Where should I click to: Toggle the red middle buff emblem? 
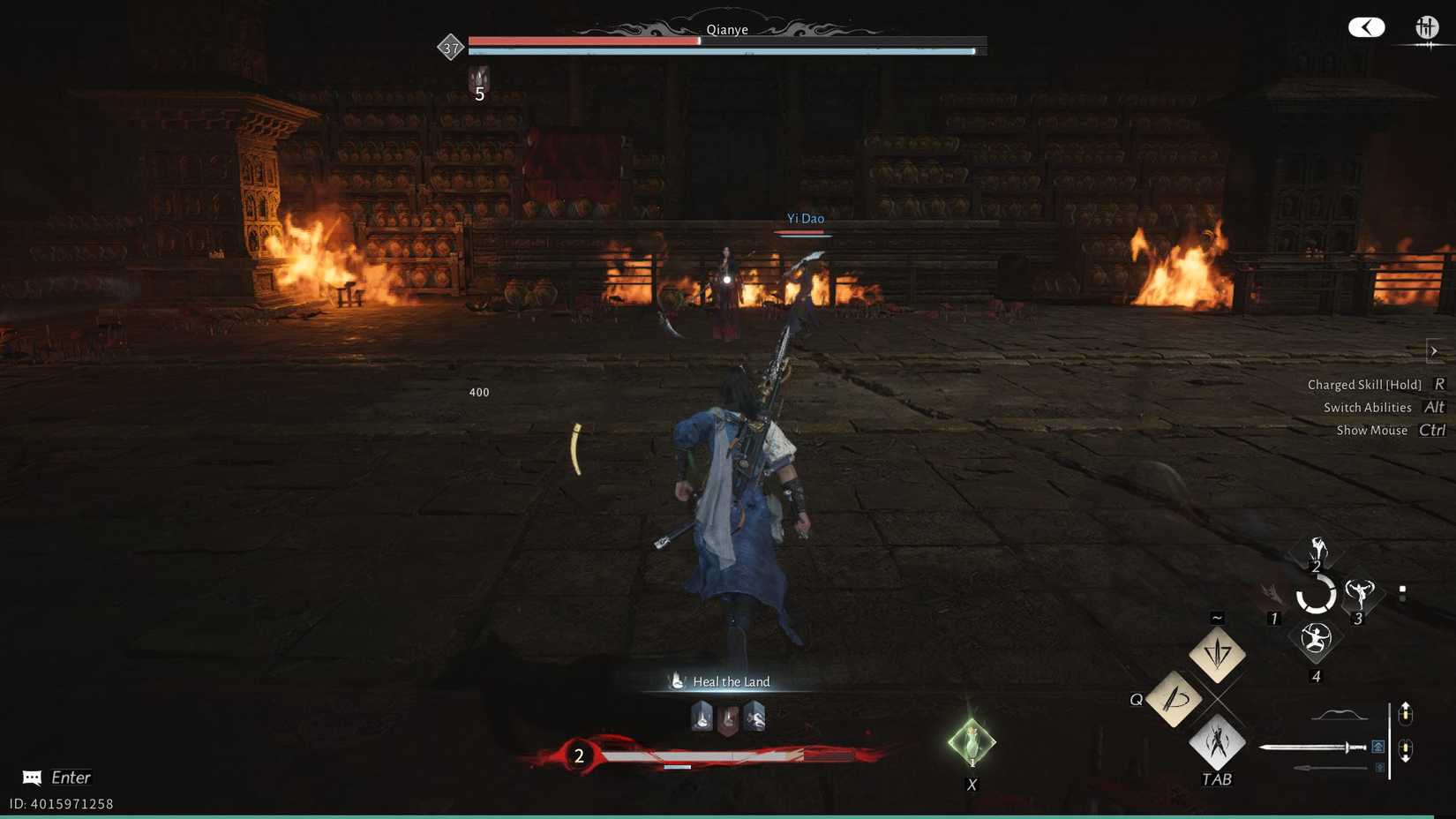727,718
